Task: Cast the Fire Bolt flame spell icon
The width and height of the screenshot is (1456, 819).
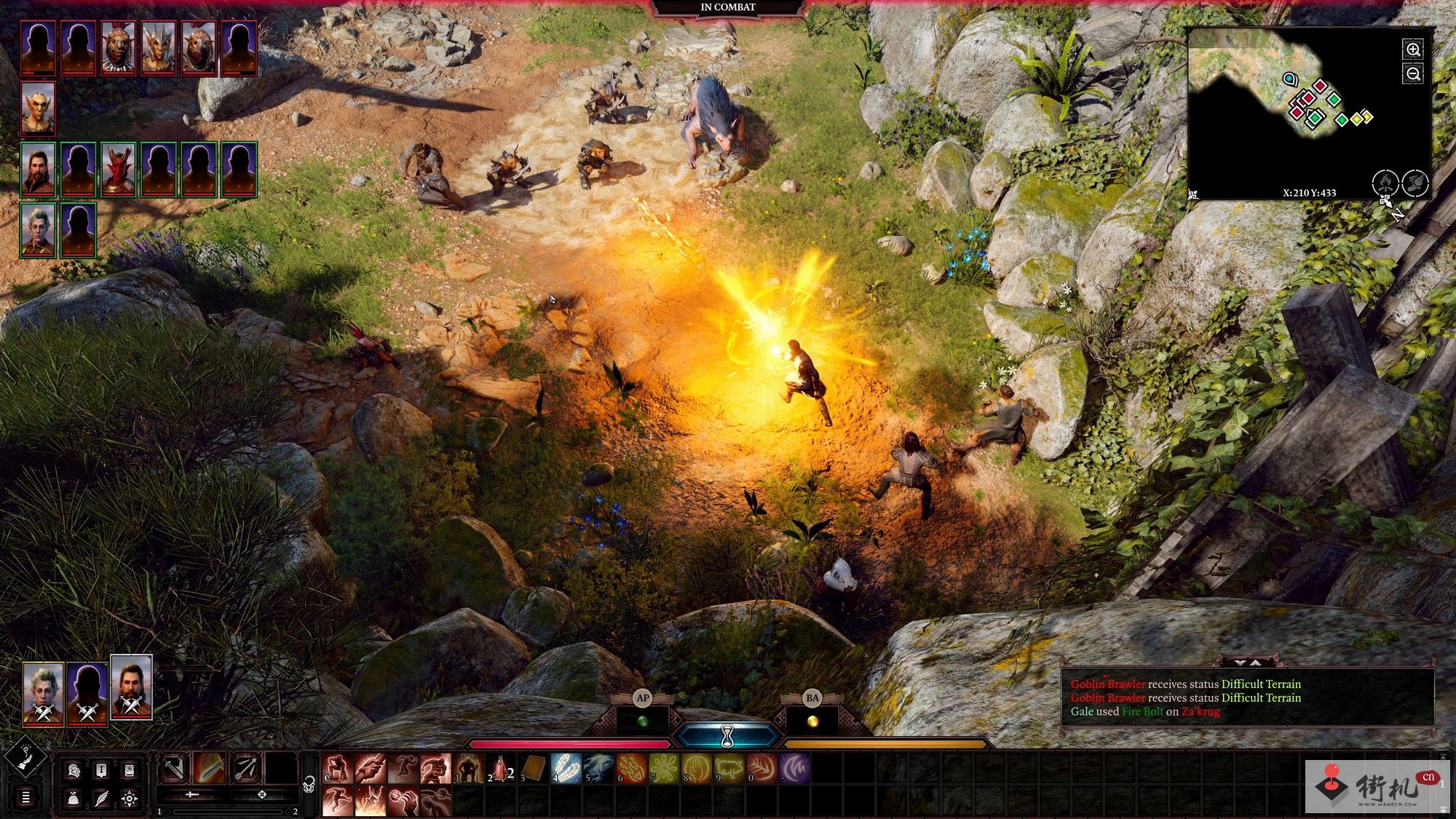Action: (x=631, y=769)
